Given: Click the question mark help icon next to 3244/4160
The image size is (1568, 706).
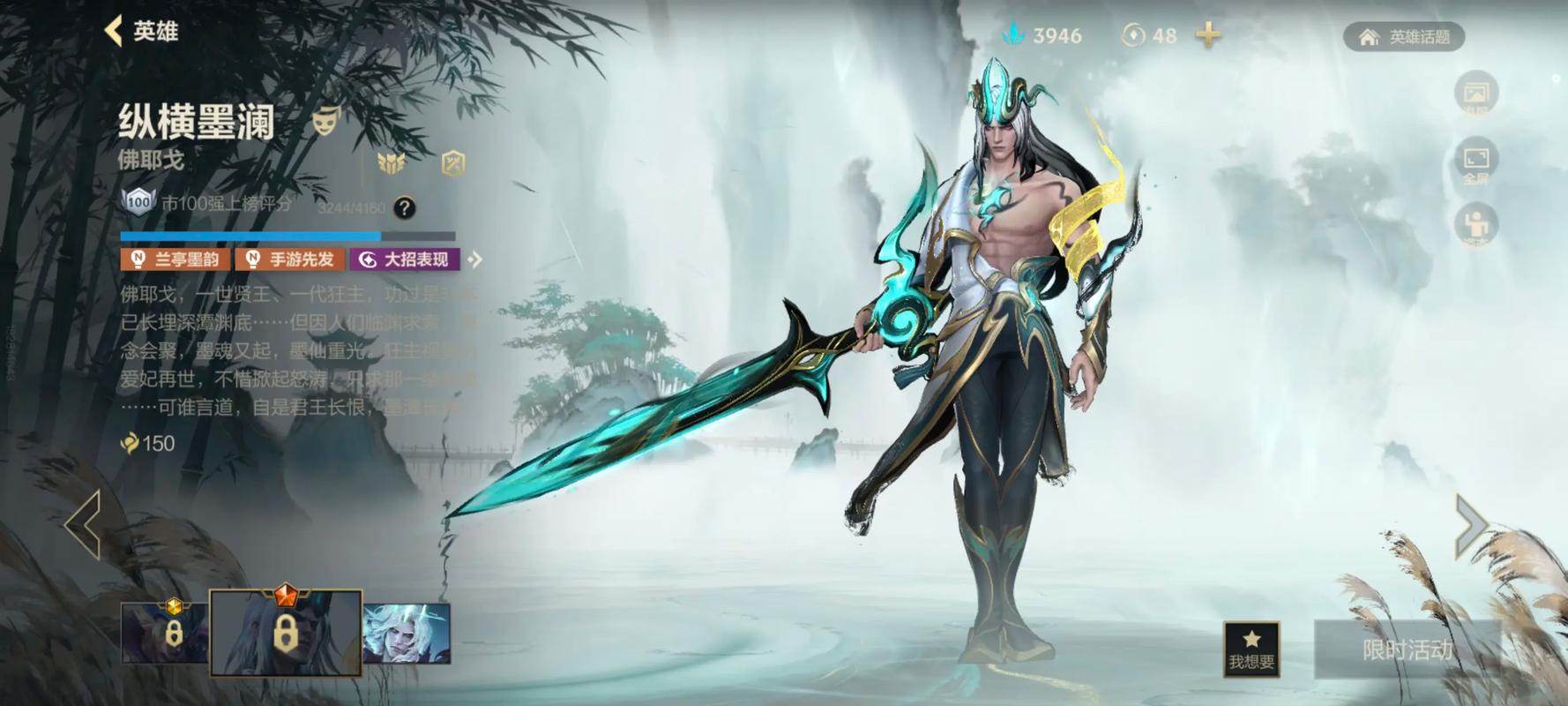Looking at the screenshot, I should pyautogui.click(x=404, y=208).
